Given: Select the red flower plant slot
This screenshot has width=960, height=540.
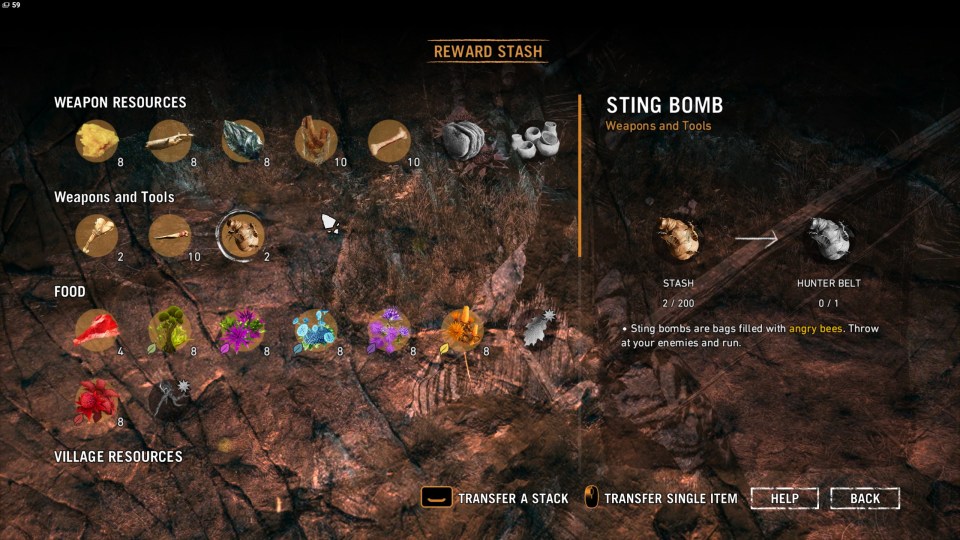Looking at the screenshot, I should (x=97, y=401).
